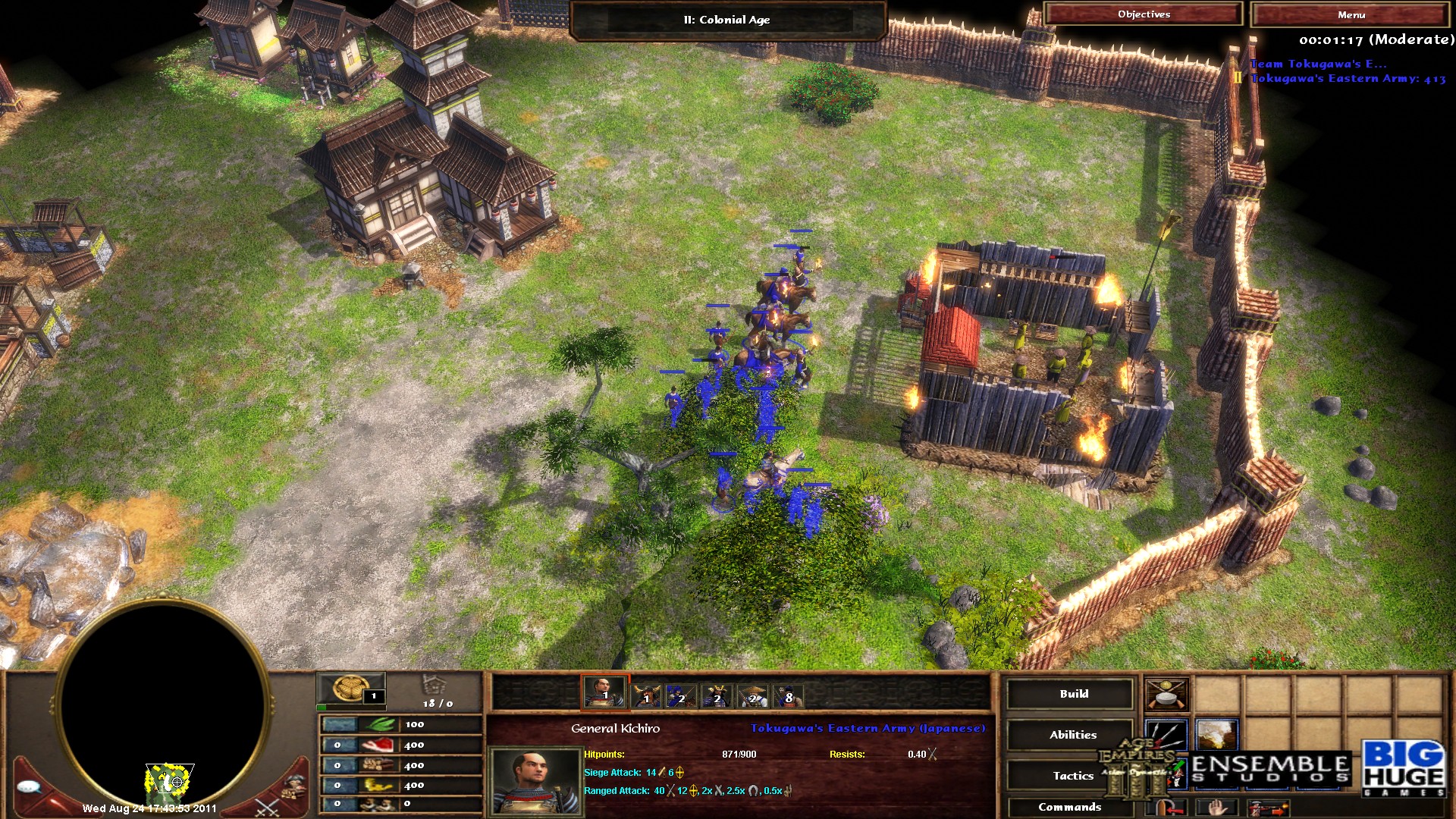Click the green training progress bar
Viewport: 1456px width, 819px height.
pos(322,707)
